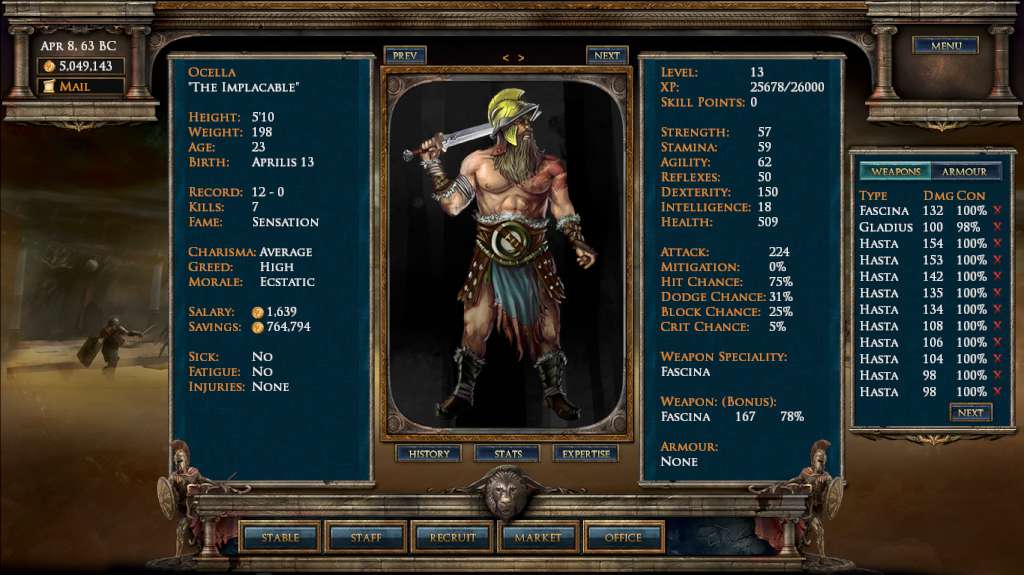The image size is (1024, 575).
Task: Go to previous gladiator with Prev
Action: [x=404, y=56]
